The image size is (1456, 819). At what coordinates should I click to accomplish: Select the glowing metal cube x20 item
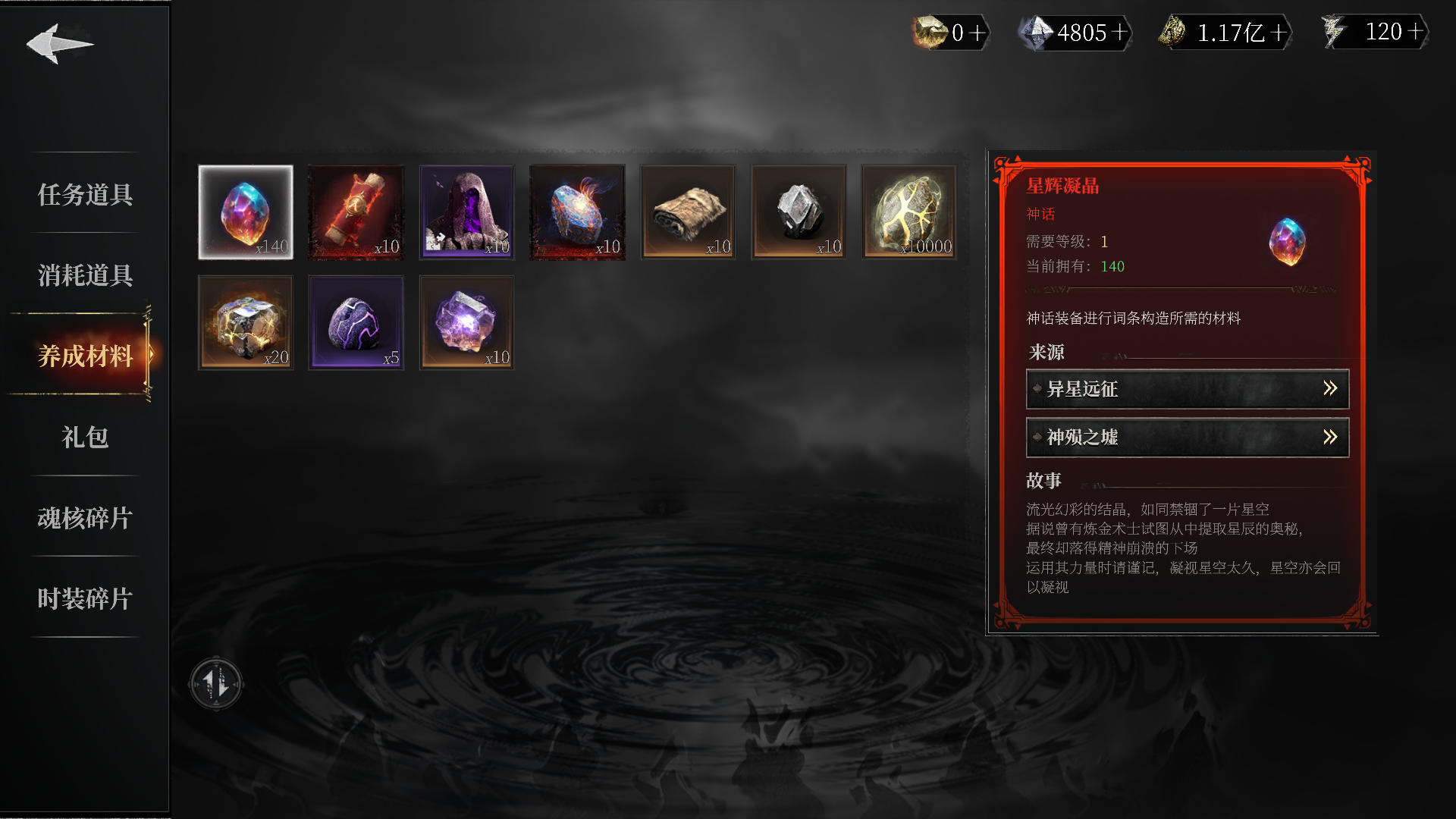[245, 322]
